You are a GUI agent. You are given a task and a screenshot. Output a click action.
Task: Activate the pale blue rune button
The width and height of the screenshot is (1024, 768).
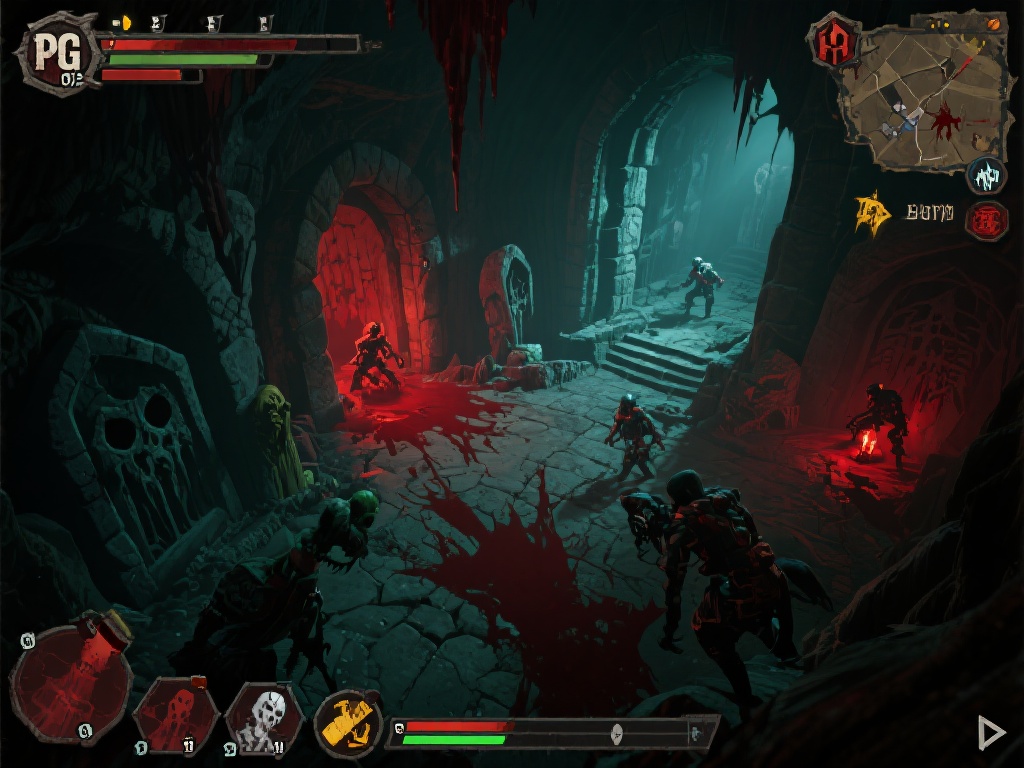(987, 176)
